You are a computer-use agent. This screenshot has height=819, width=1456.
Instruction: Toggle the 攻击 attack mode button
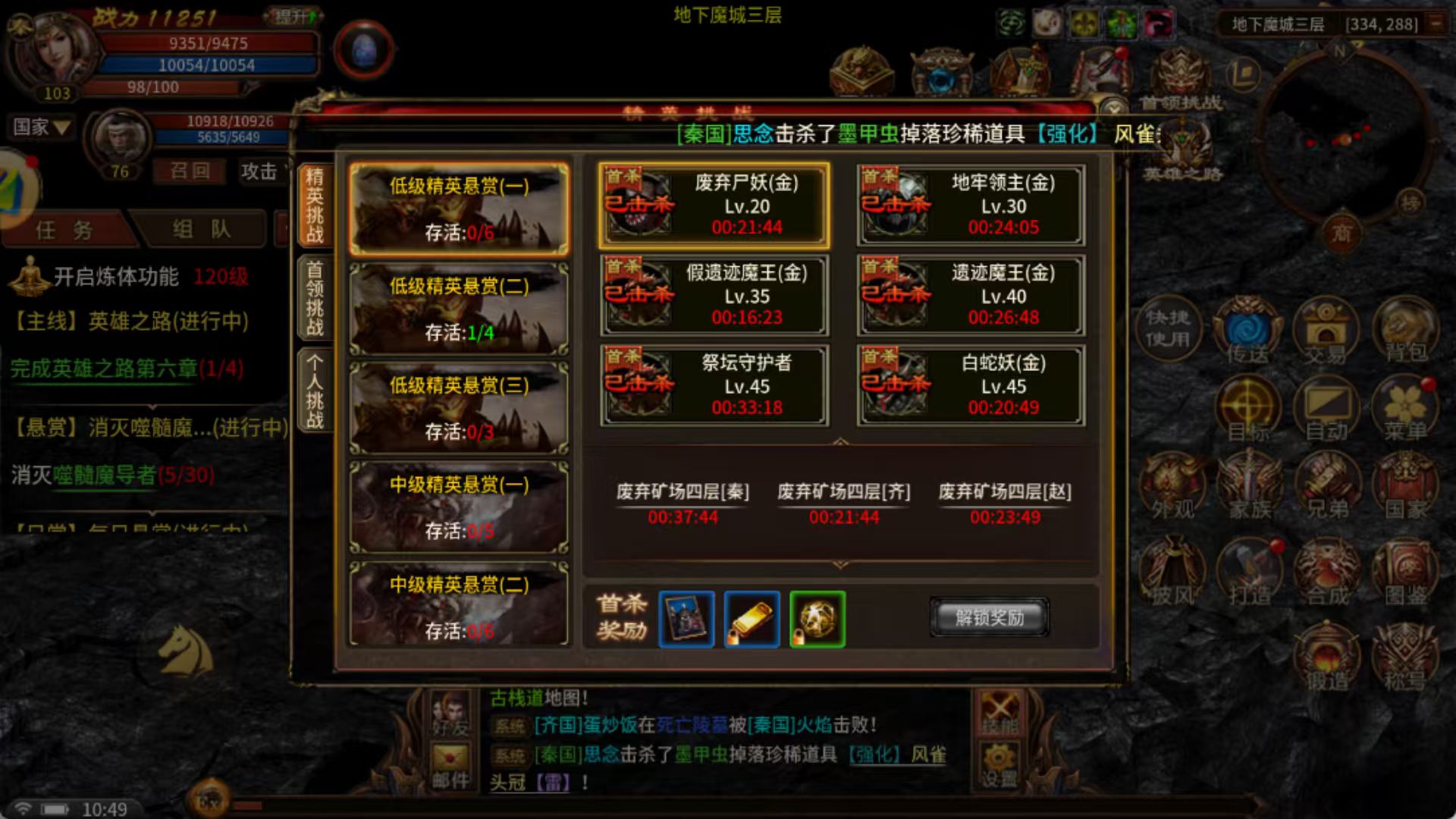[x=258, y=173]
